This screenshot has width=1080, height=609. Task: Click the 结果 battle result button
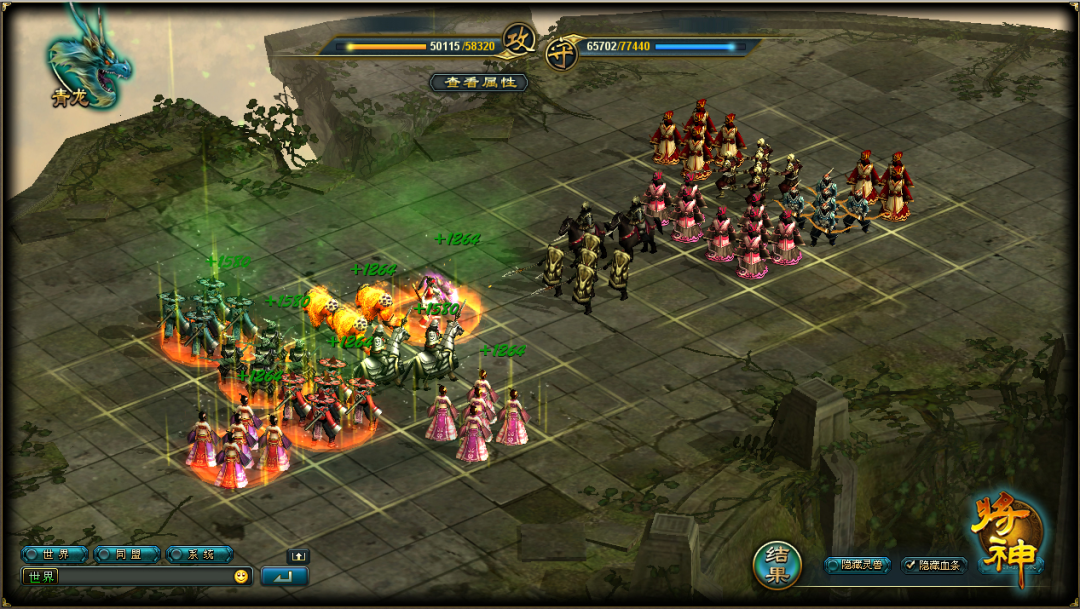coord(778,565)
